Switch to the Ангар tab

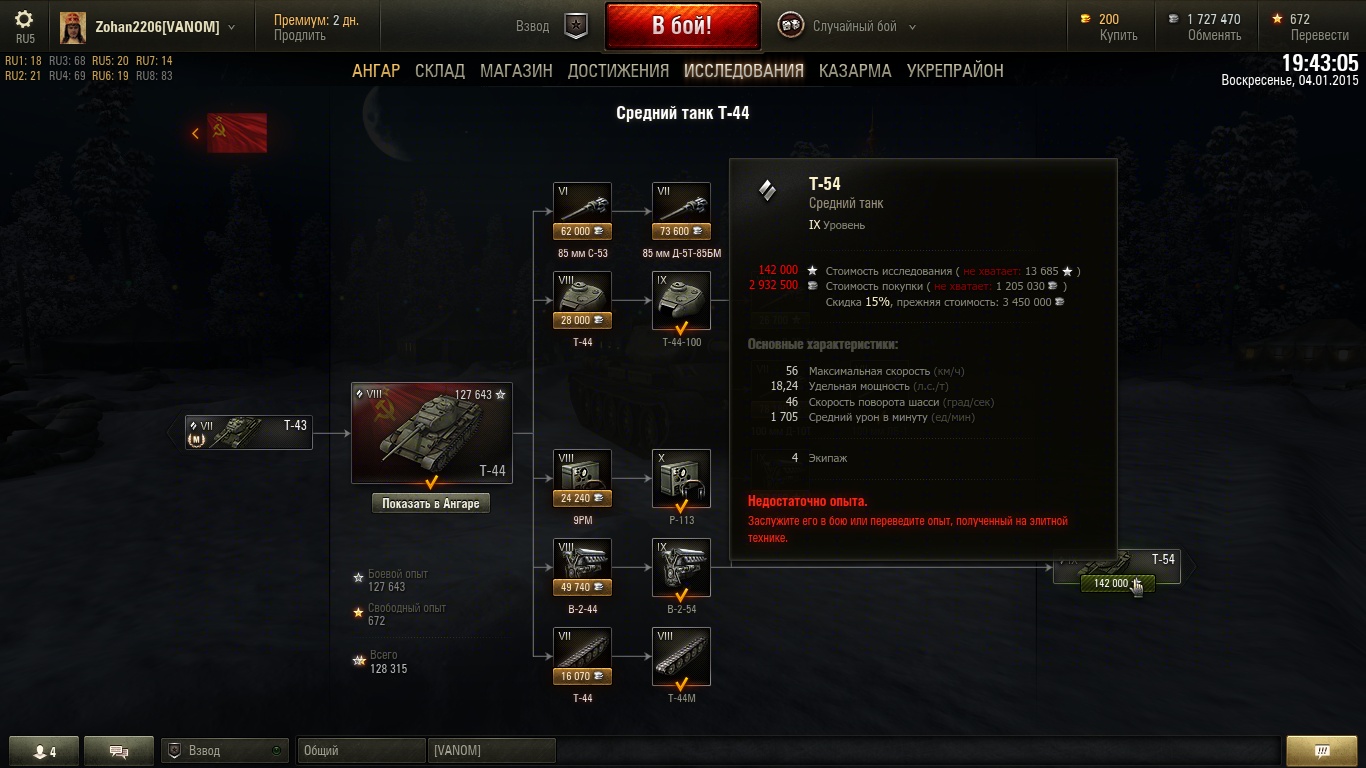click(x=376, y=71)
